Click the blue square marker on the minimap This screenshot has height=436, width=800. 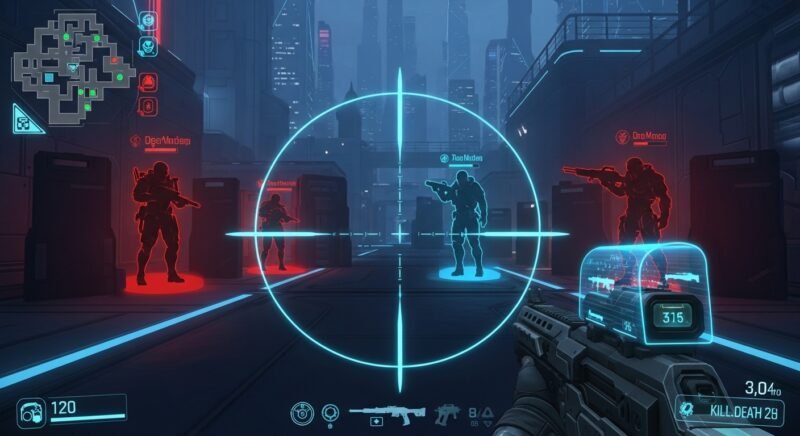point(49,78)
